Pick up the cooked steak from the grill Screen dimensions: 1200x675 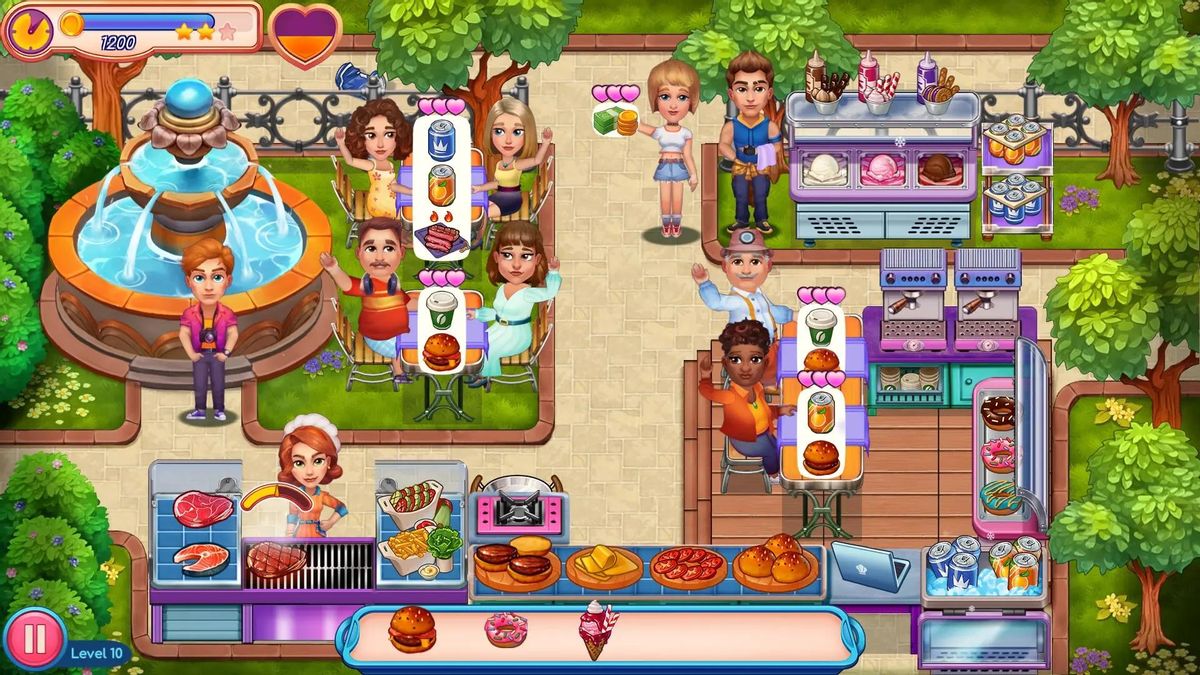276,560
